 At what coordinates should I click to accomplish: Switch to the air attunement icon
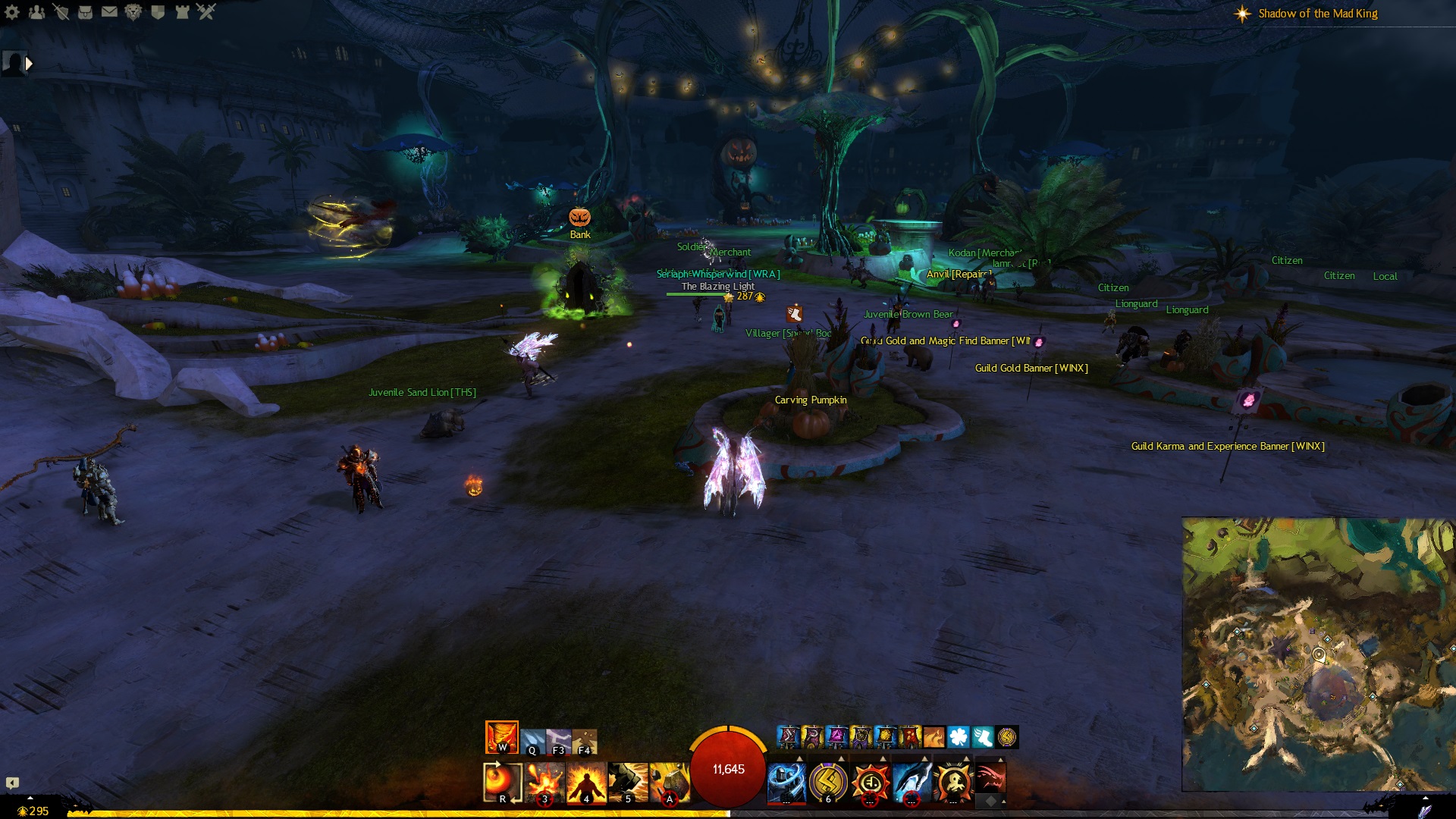559,742
